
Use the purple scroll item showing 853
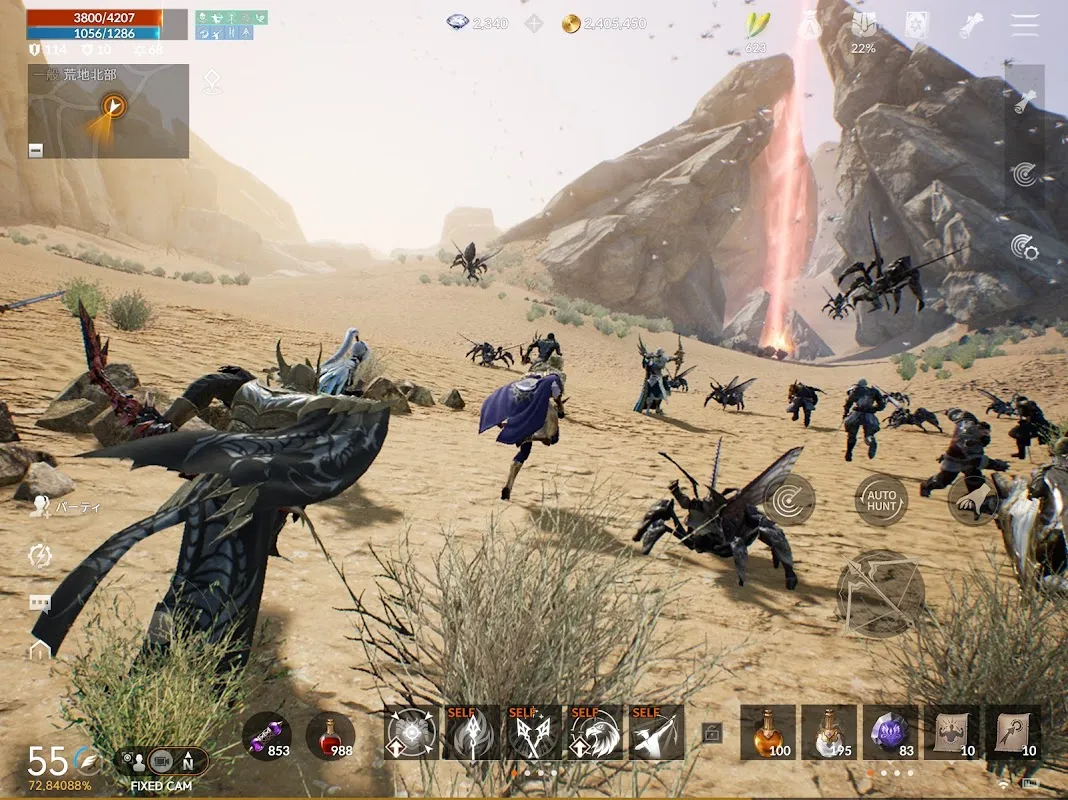point(267,737)
